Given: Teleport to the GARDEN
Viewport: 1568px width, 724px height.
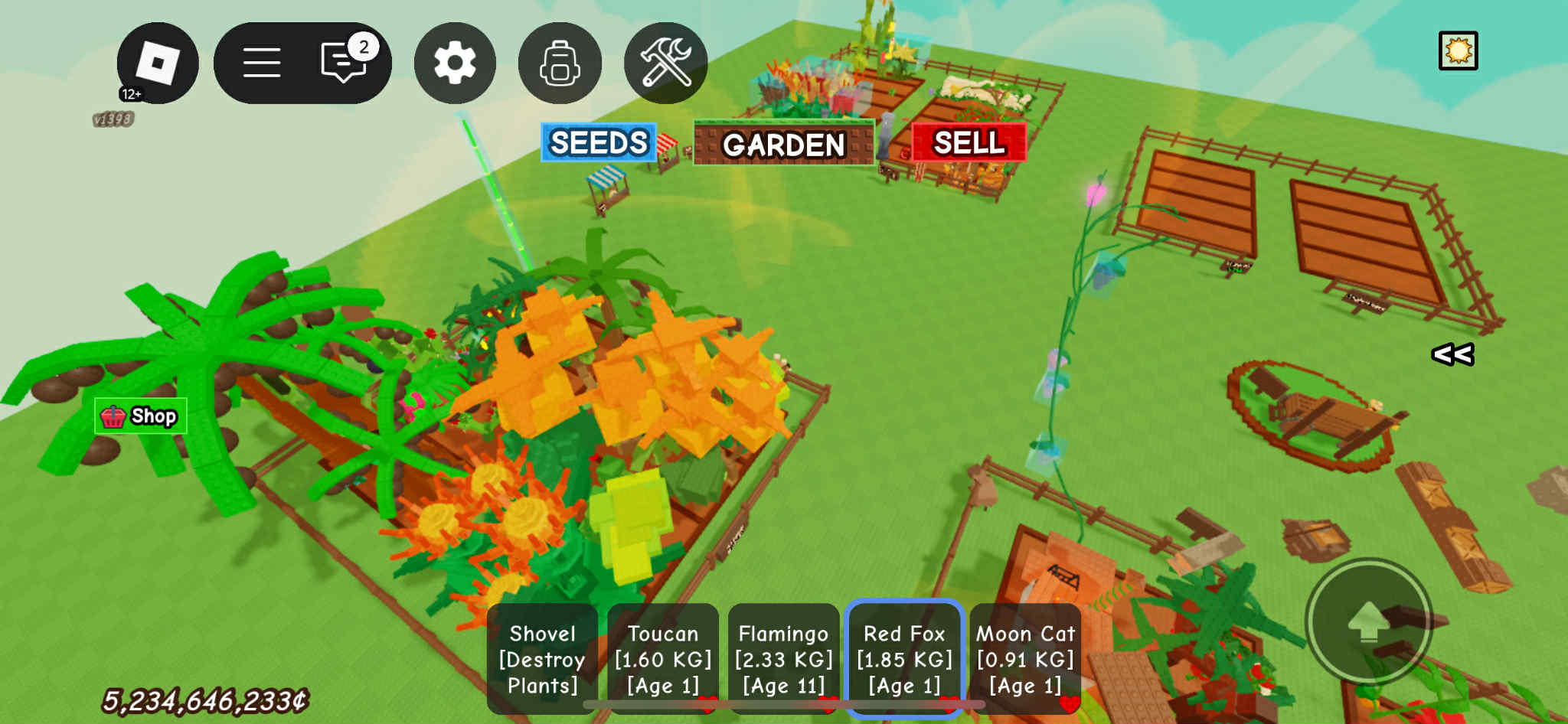Looking at the screenshot, I should pos(783,144).
